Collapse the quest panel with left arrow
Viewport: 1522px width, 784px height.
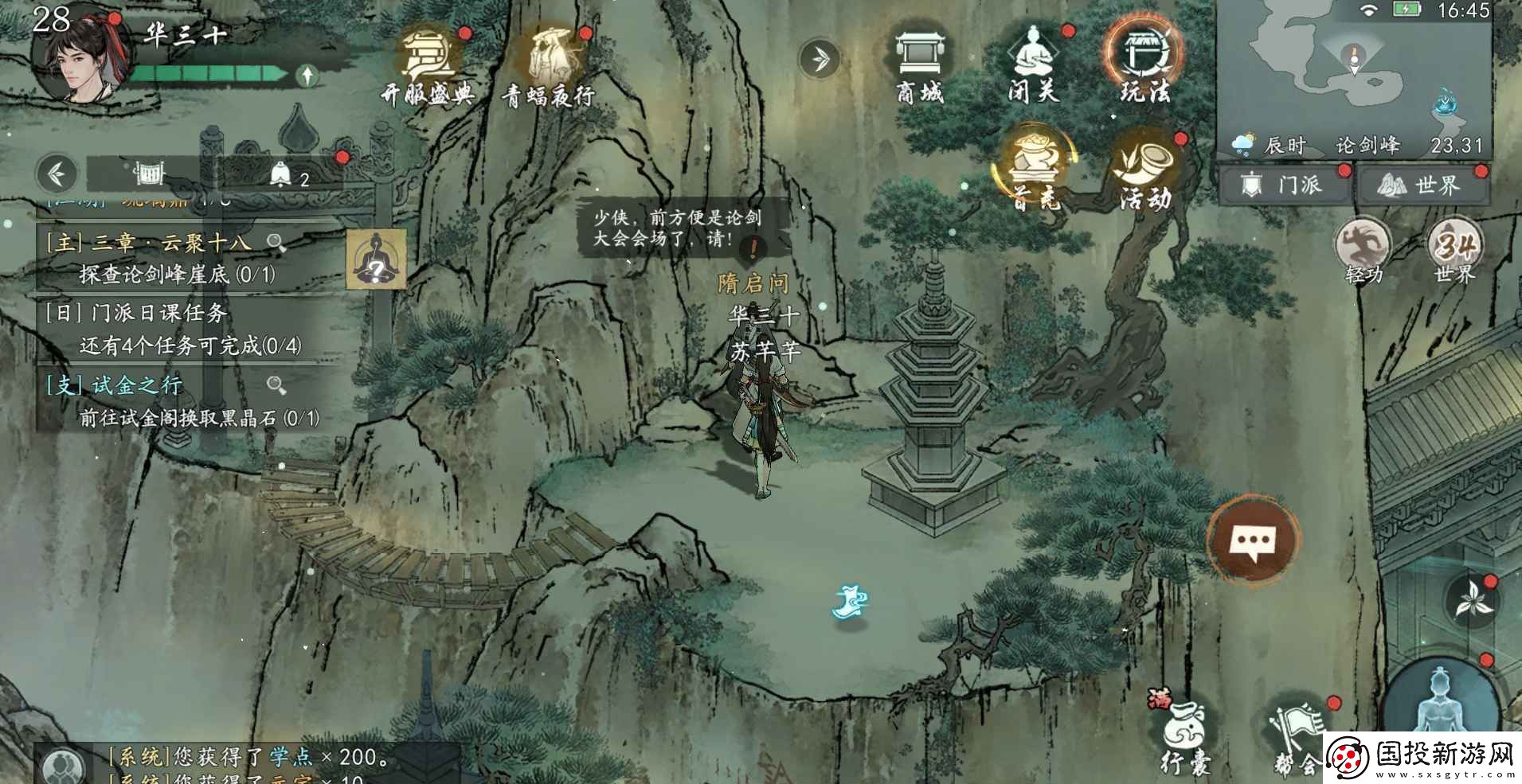57,174
